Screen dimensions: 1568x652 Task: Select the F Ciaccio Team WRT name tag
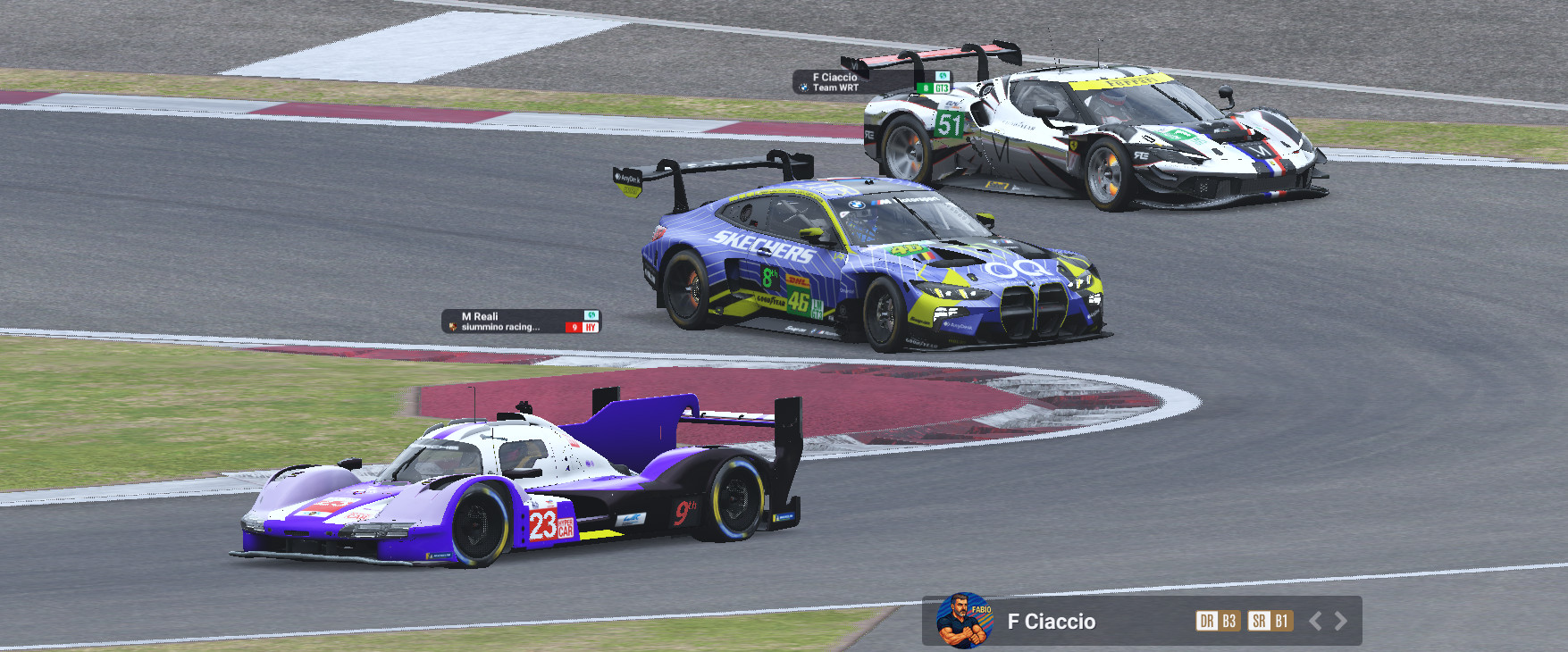click(871, 82)
